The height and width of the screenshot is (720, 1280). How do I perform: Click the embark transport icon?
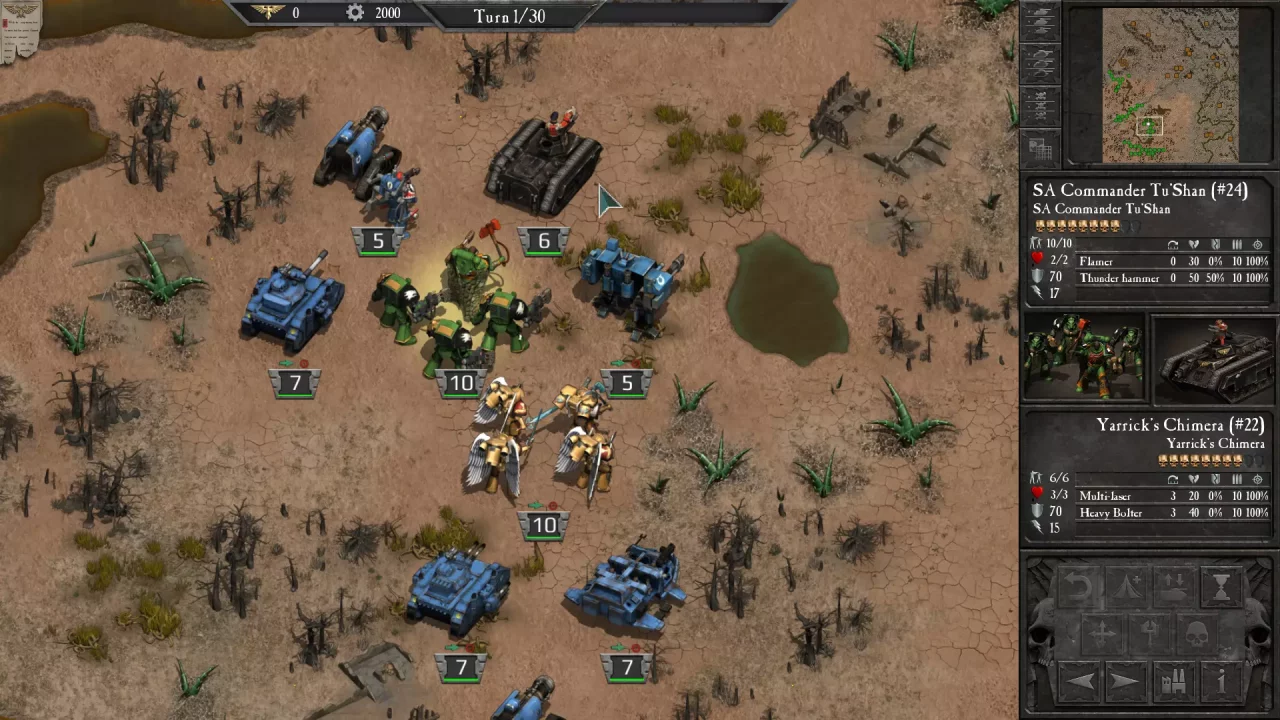pyautogui.click(x=1173, y=587)
